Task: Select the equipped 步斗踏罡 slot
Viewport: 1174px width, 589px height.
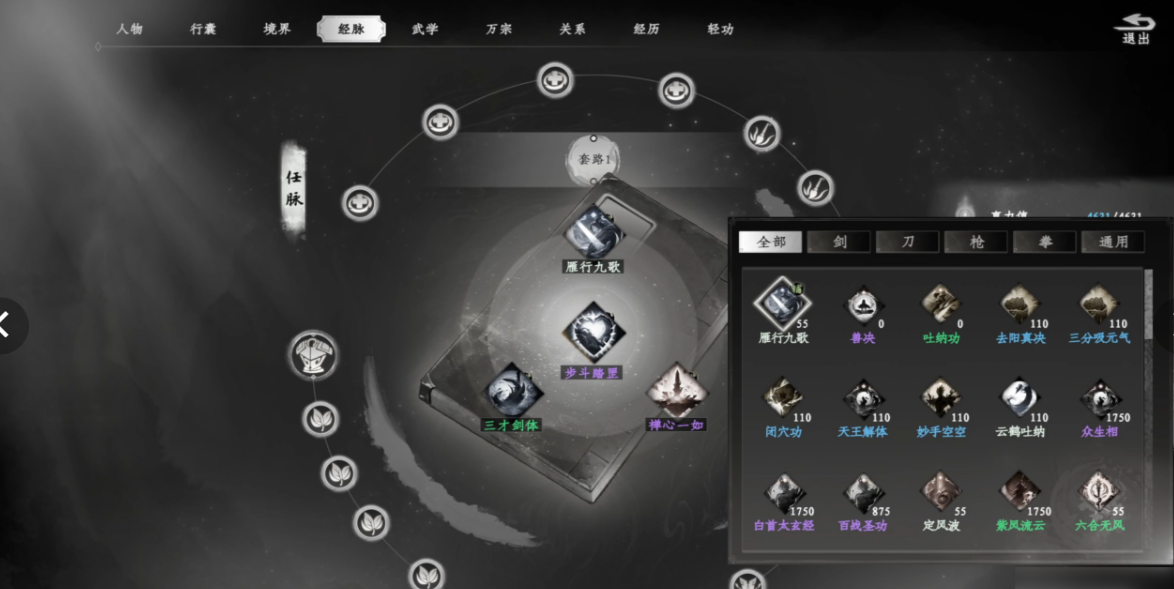Action: click(x=593, y=334)
